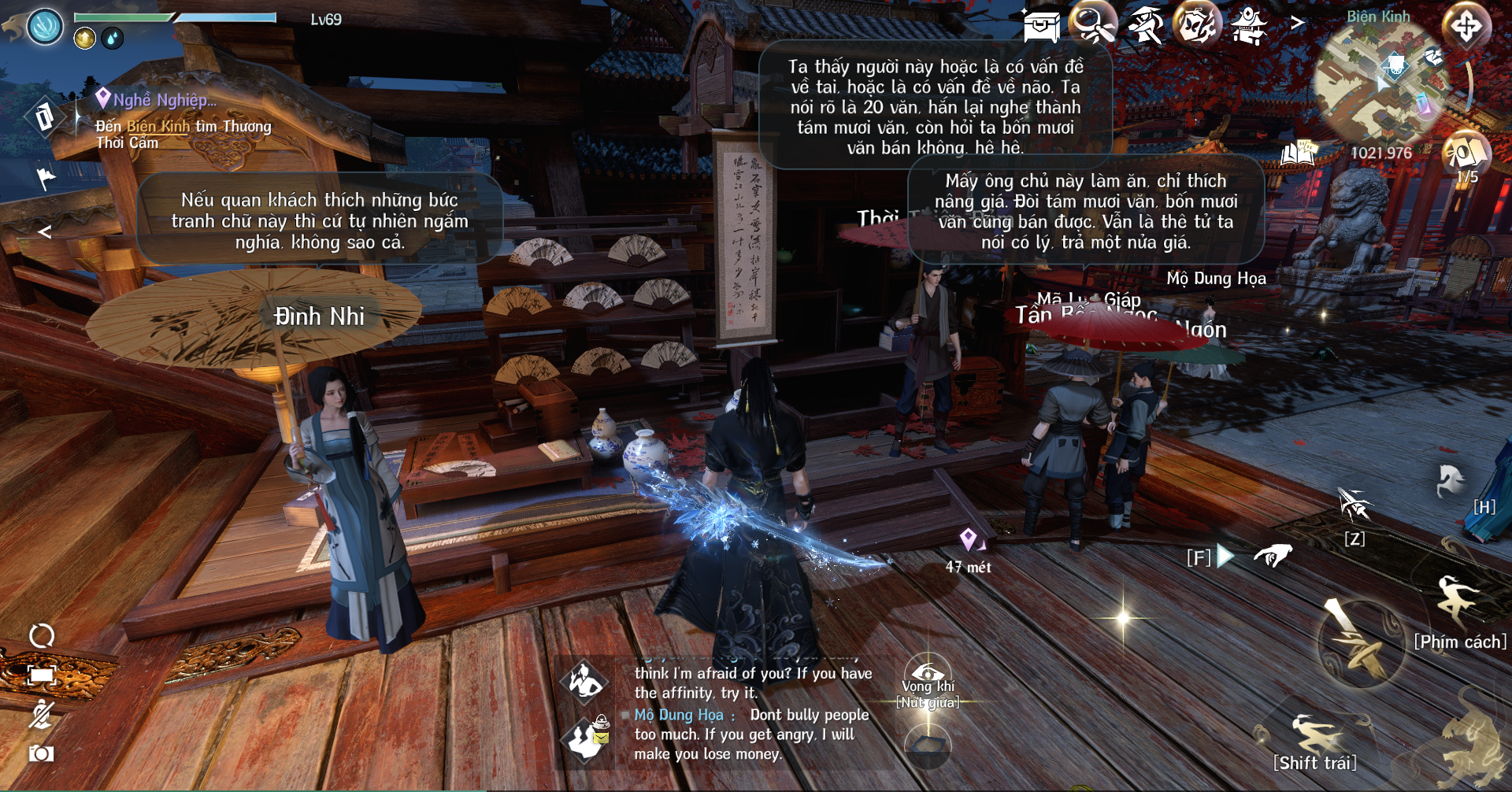Select the butterfly lantern icon
The image size is (1512, 792).
(1197, 26)
